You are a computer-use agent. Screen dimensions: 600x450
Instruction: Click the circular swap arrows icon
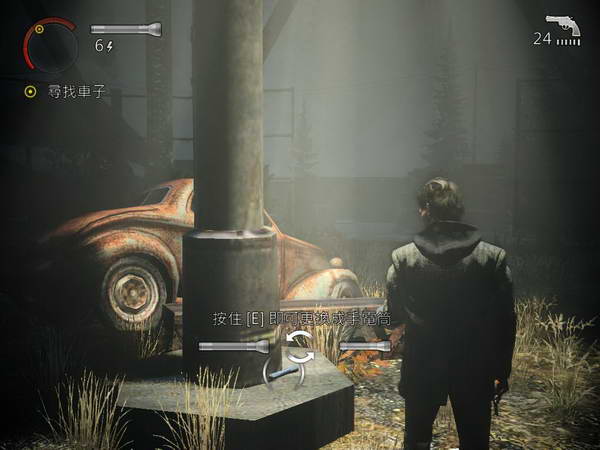299,346
